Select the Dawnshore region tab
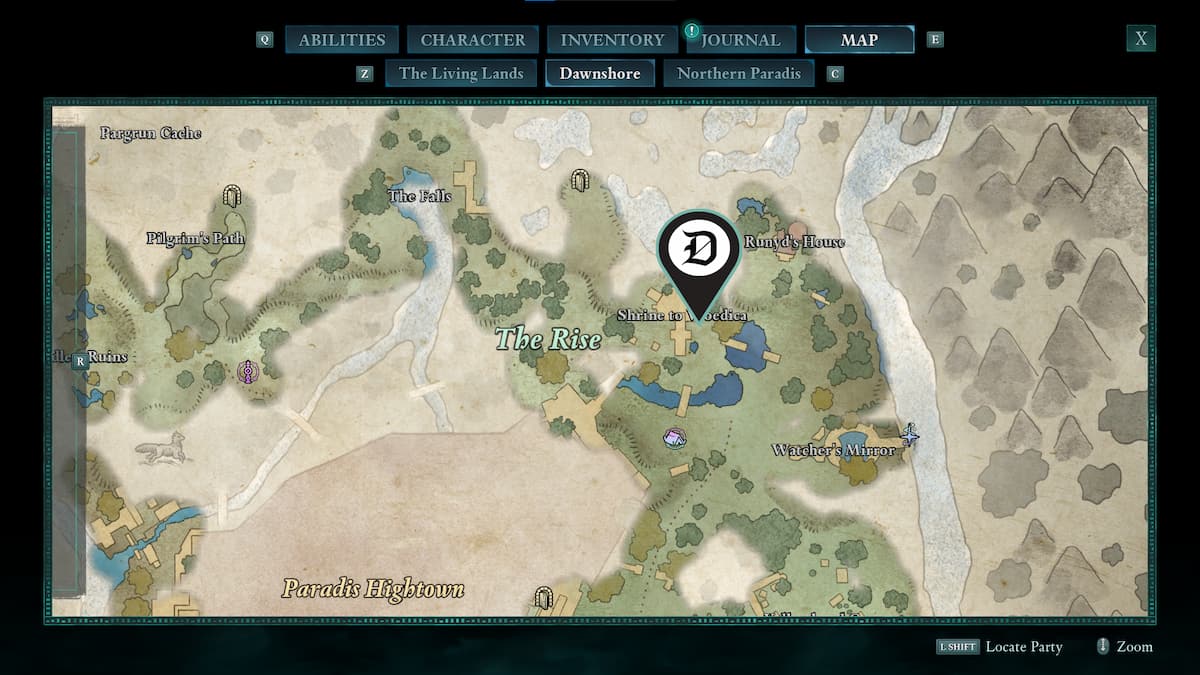The height and width of the screenshot is (675, 1200). (x=600, y=73)
